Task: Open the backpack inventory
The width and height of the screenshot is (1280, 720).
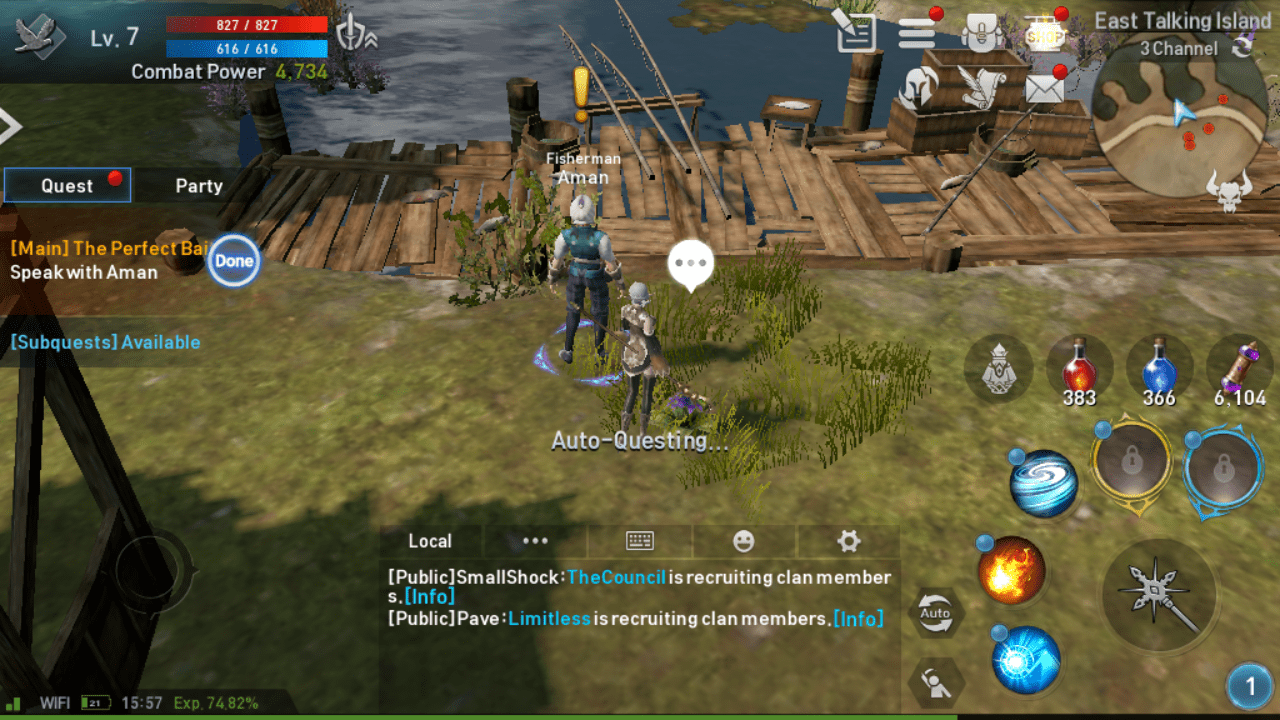Action: (982, 33)
